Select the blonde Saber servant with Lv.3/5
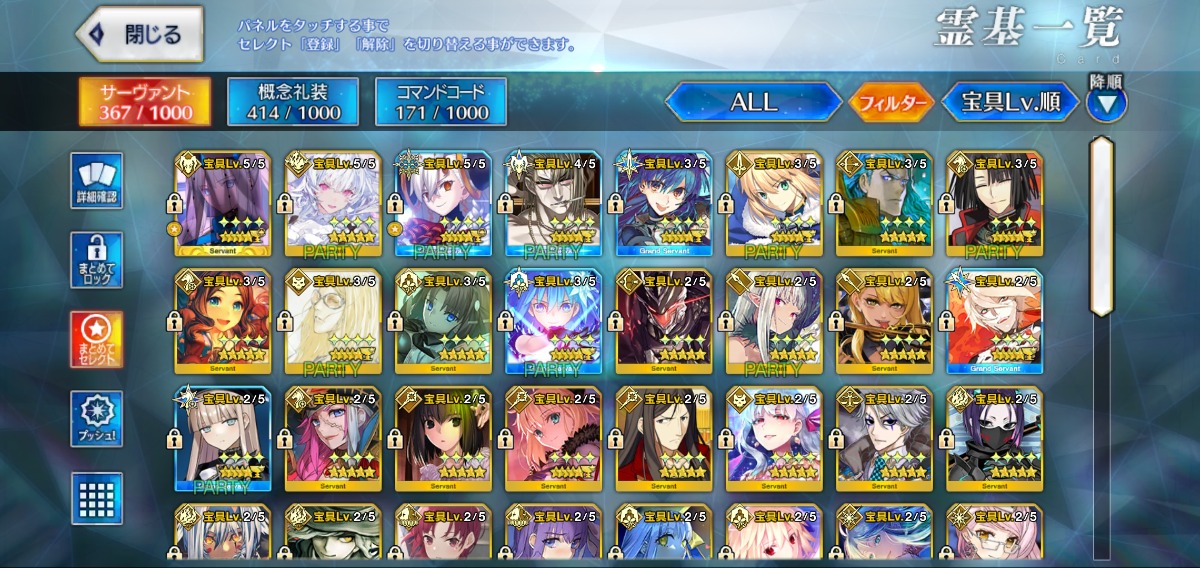Image resolution: width=1200 pixels, height=568 pixels. tap(774, 205)
